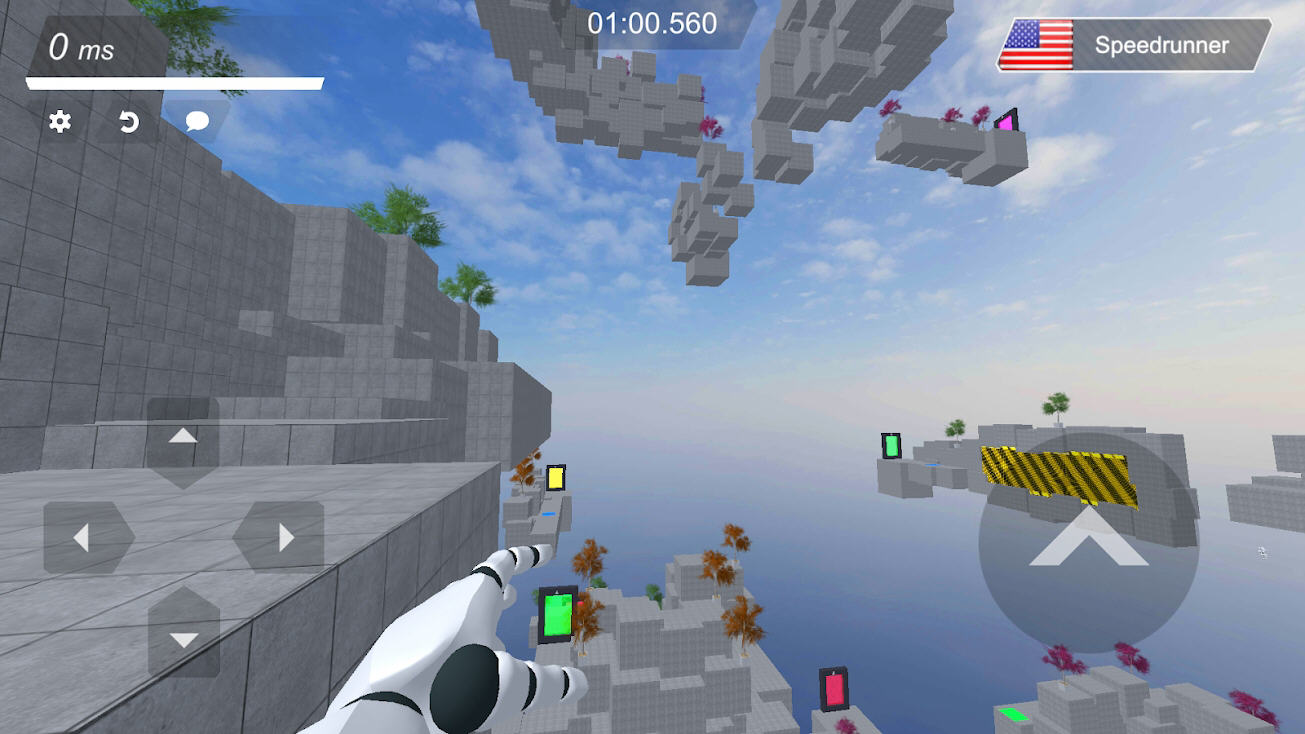Tap the move left arrow

click(x=84, y=538)
